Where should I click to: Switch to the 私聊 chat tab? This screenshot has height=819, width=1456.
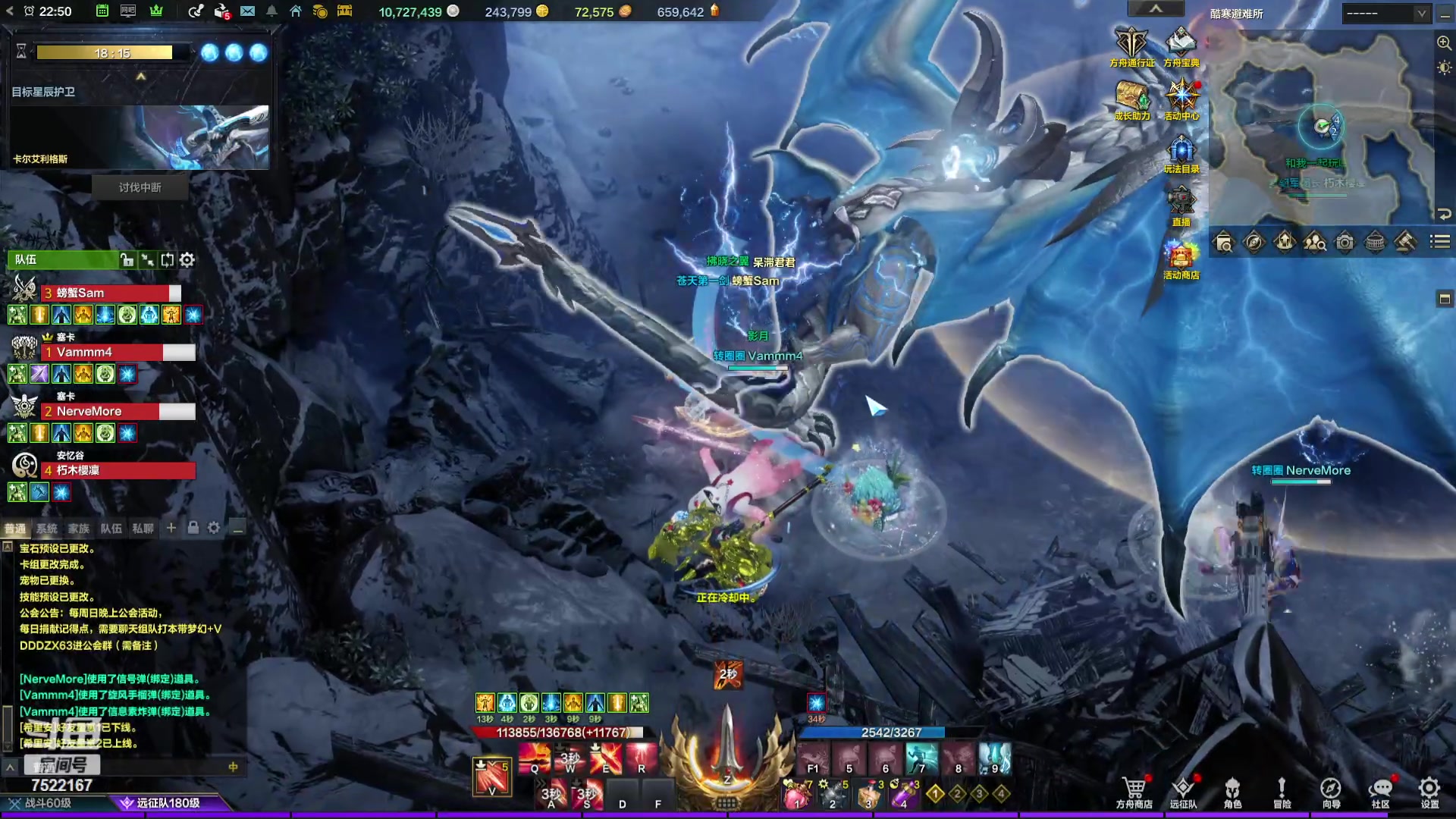click(143, 529)
